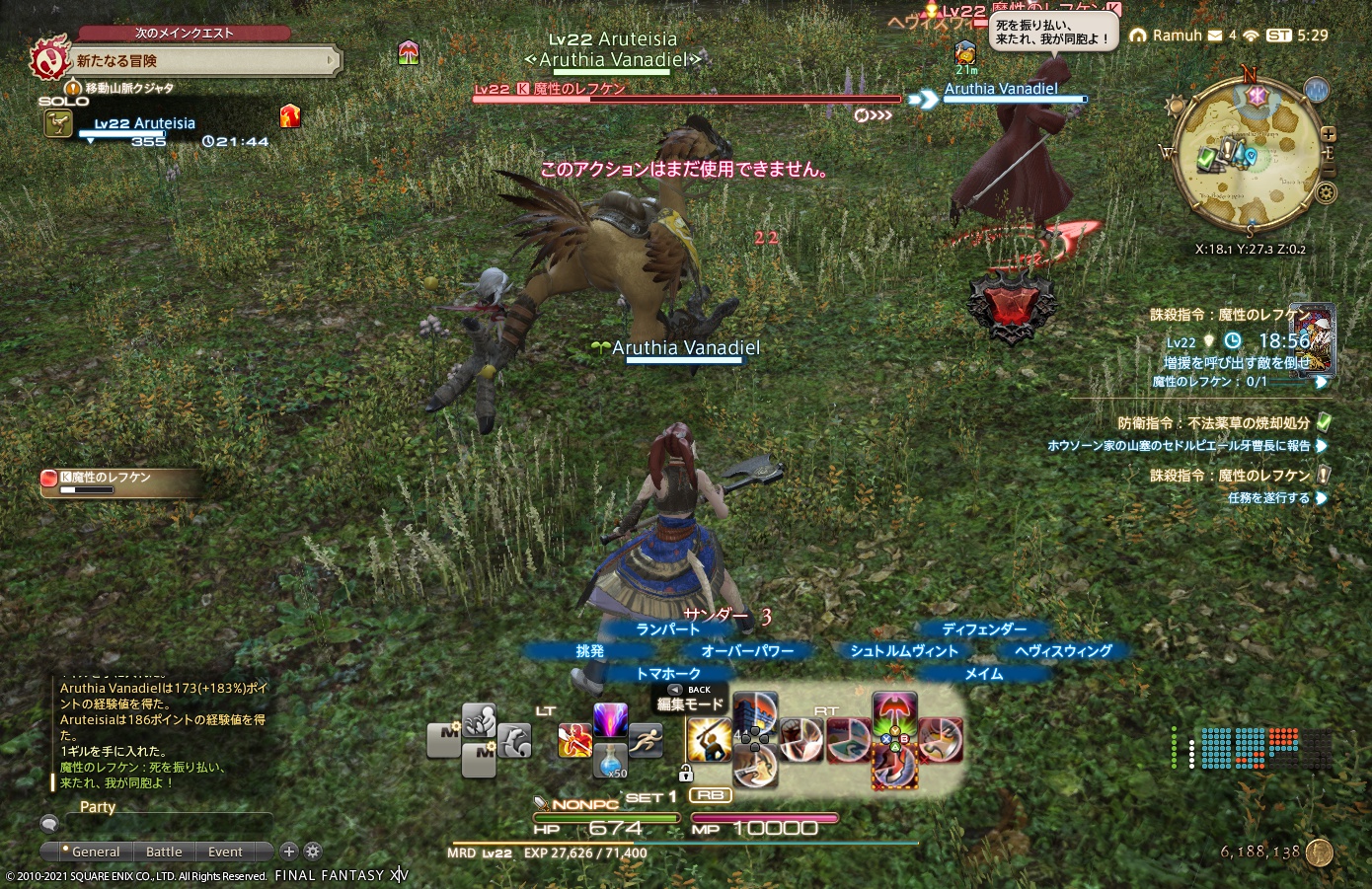The height and width of the screenshot is (889, 1372).
Task: Click the ST server-time toggle in status bar
Action: (1279, 35)
